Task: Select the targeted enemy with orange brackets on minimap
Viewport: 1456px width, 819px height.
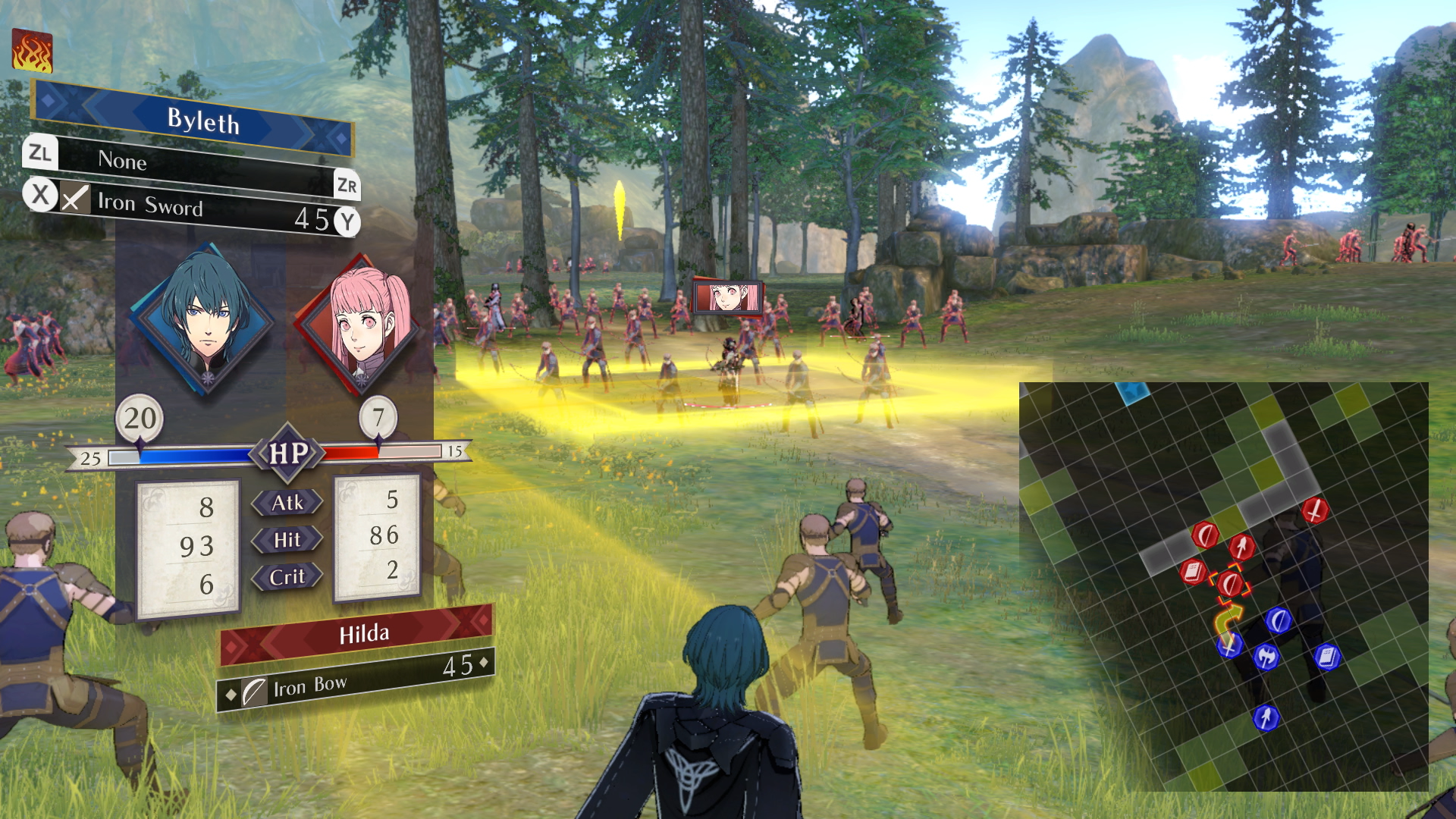Action: 1232,583
